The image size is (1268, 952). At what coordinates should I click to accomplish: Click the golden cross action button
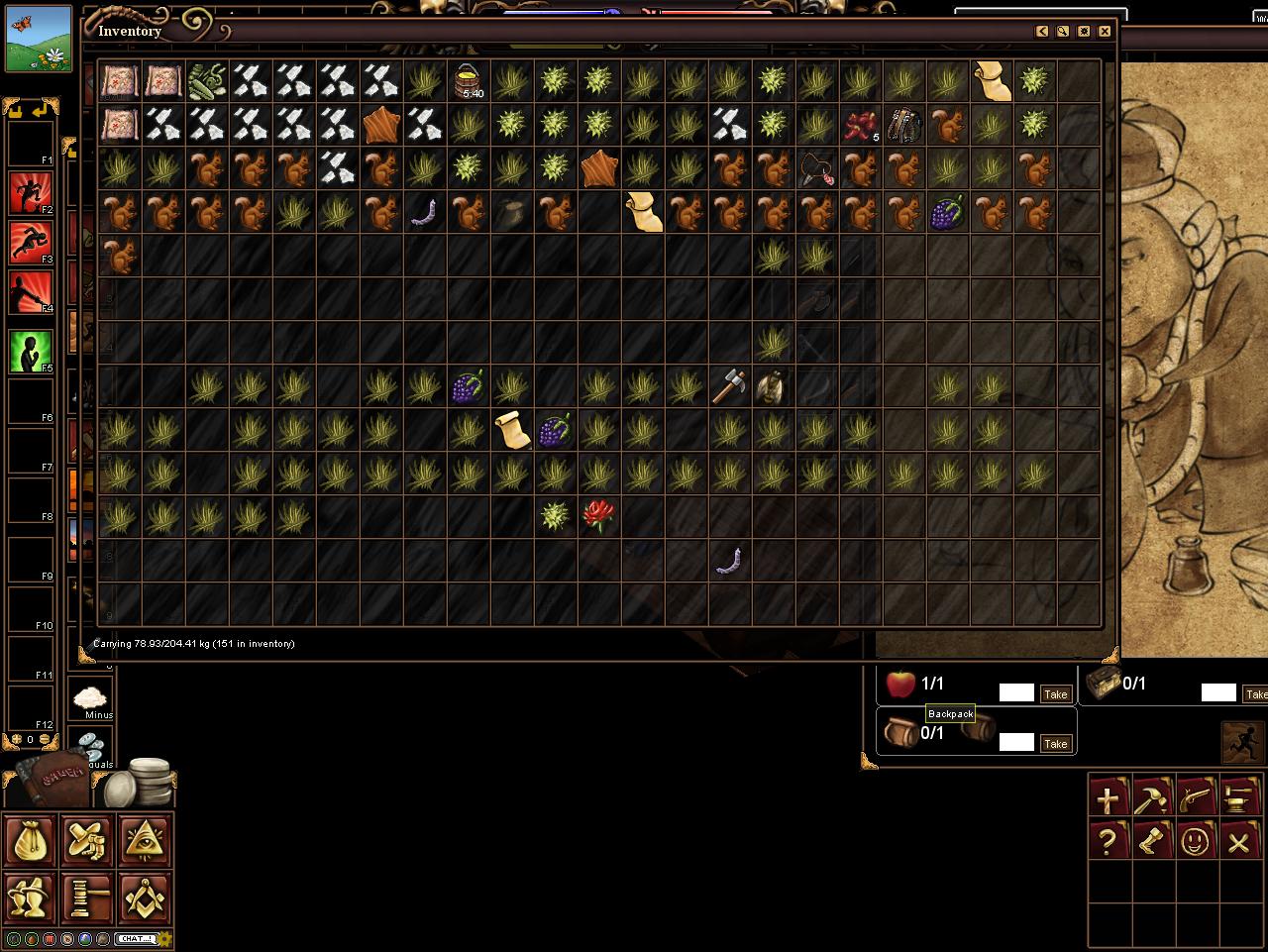1109,796
